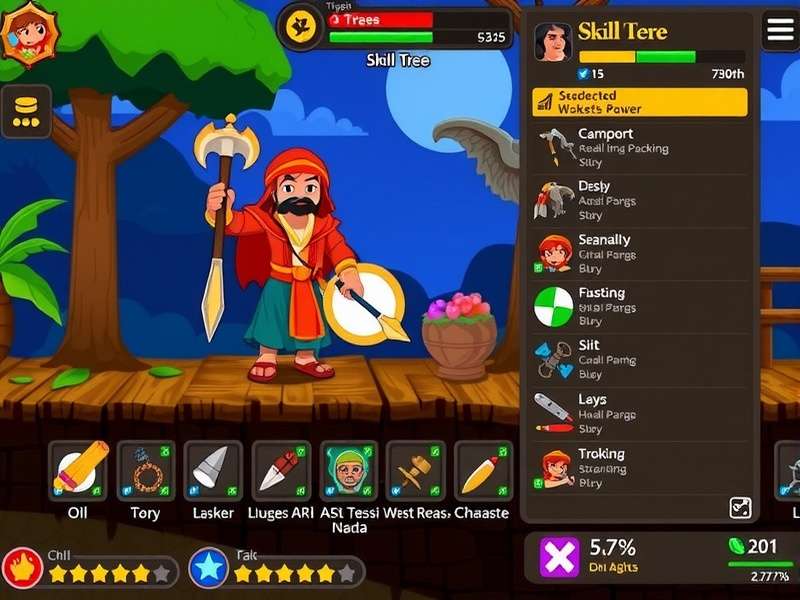Select the Seanally skill row

pyautogui.click(x=640, y=254)
